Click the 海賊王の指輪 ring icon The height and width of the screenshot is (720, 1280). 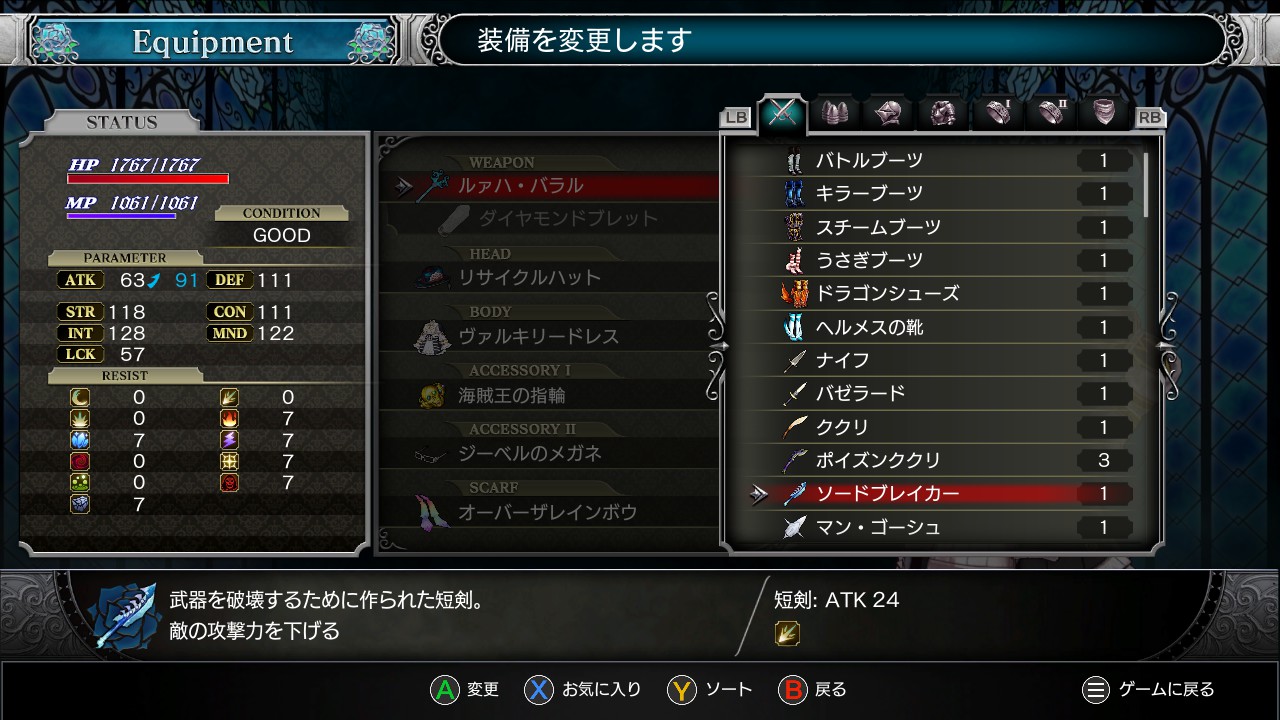[x=430, y=393]
